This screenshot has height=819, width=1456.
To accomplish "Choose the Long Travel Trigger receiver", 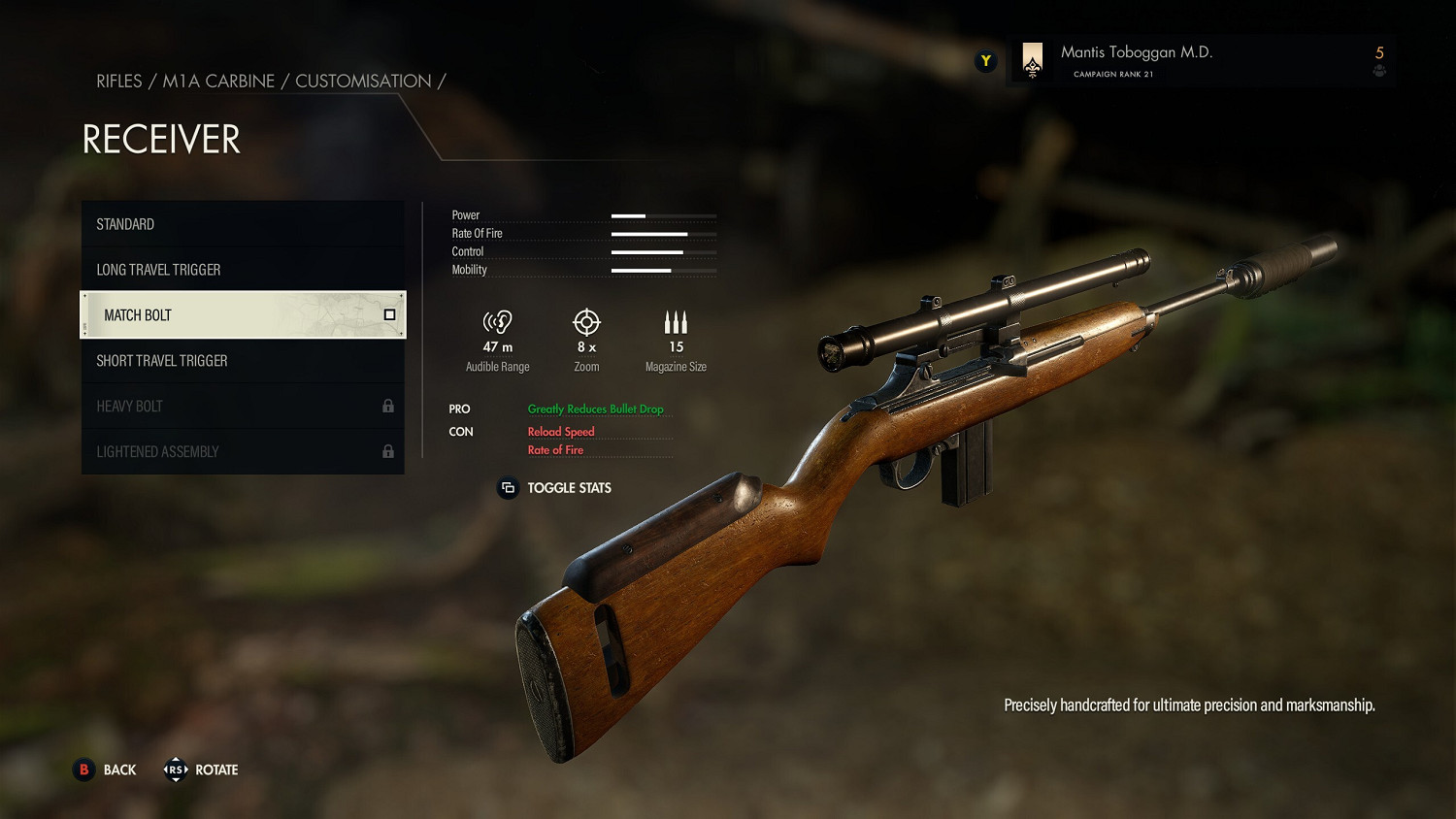I will (242, 270).
